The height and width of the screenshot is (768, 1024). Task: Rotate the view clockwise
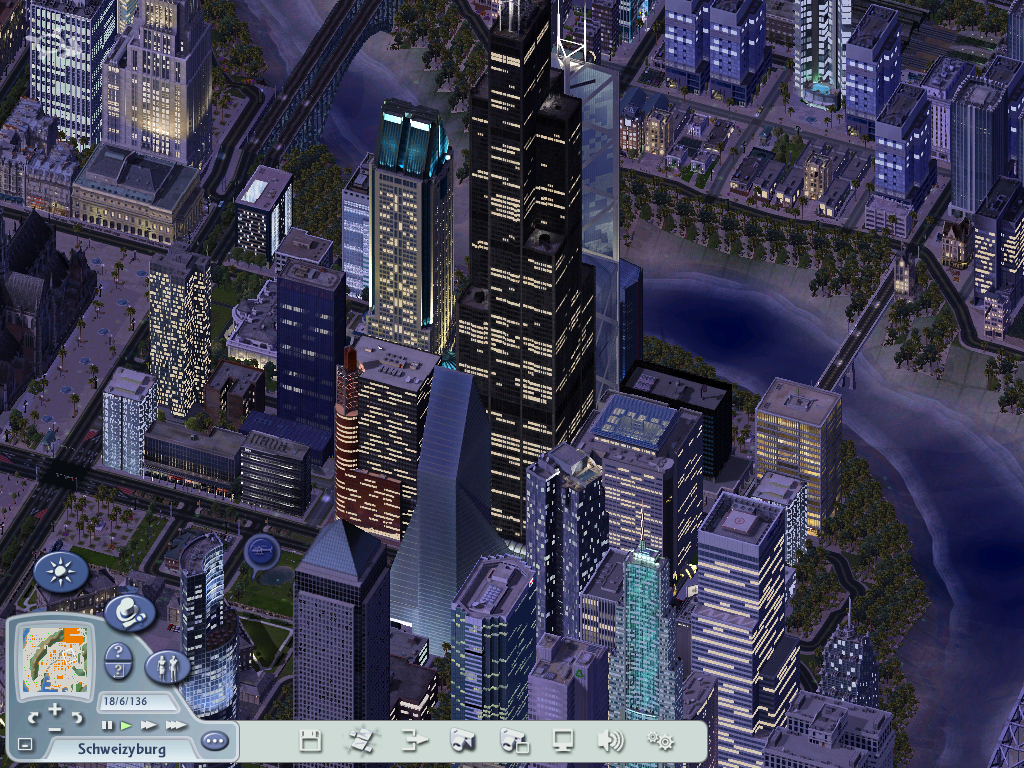tap(77, 717)
